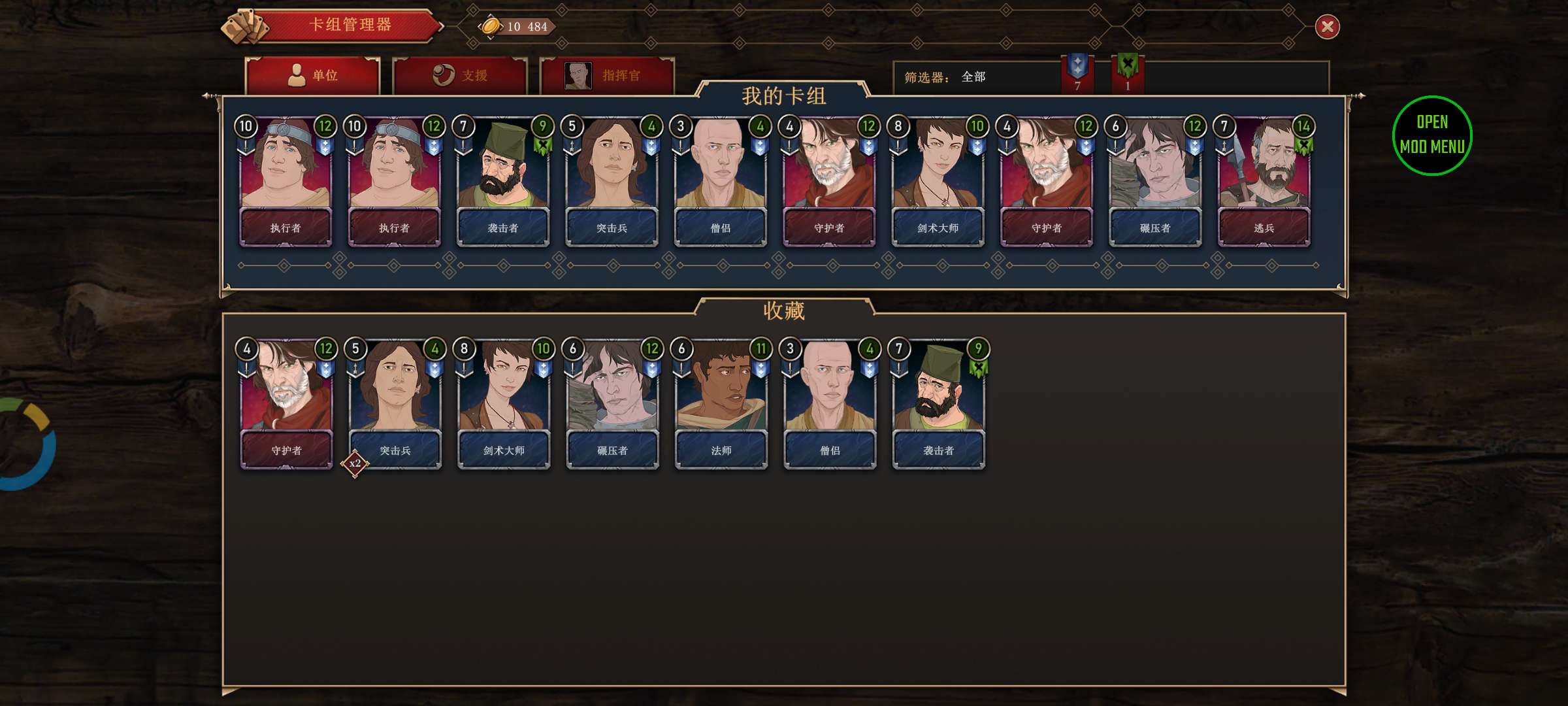The height and width of the screenshot is (706, 1568).
Task: Open the 支援 support tab
Action: (x=460, y=76)
